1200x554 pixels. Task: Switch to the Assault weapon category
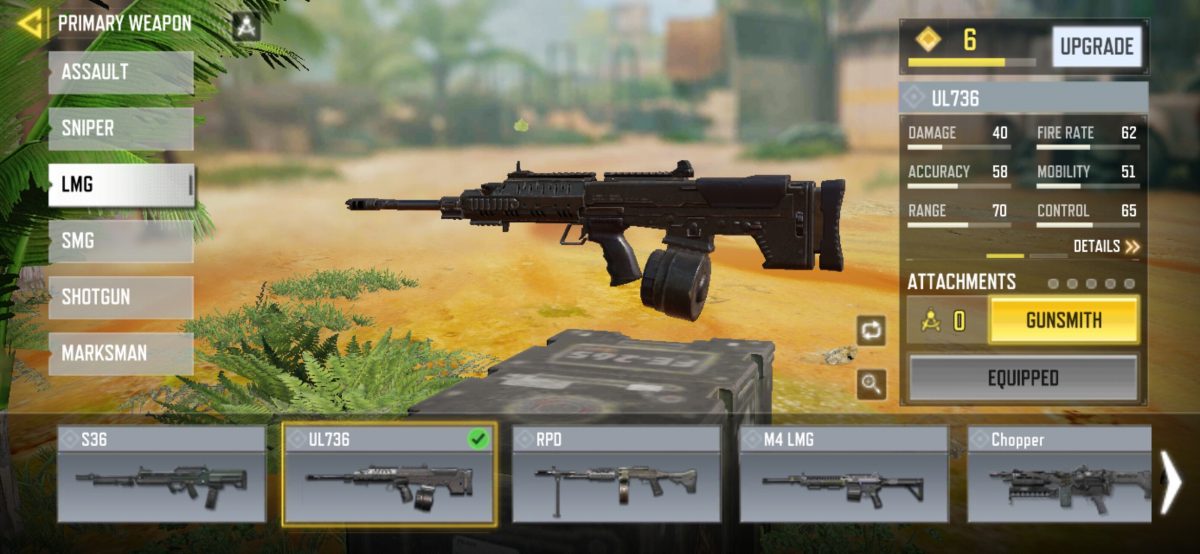tap(120, 73)
